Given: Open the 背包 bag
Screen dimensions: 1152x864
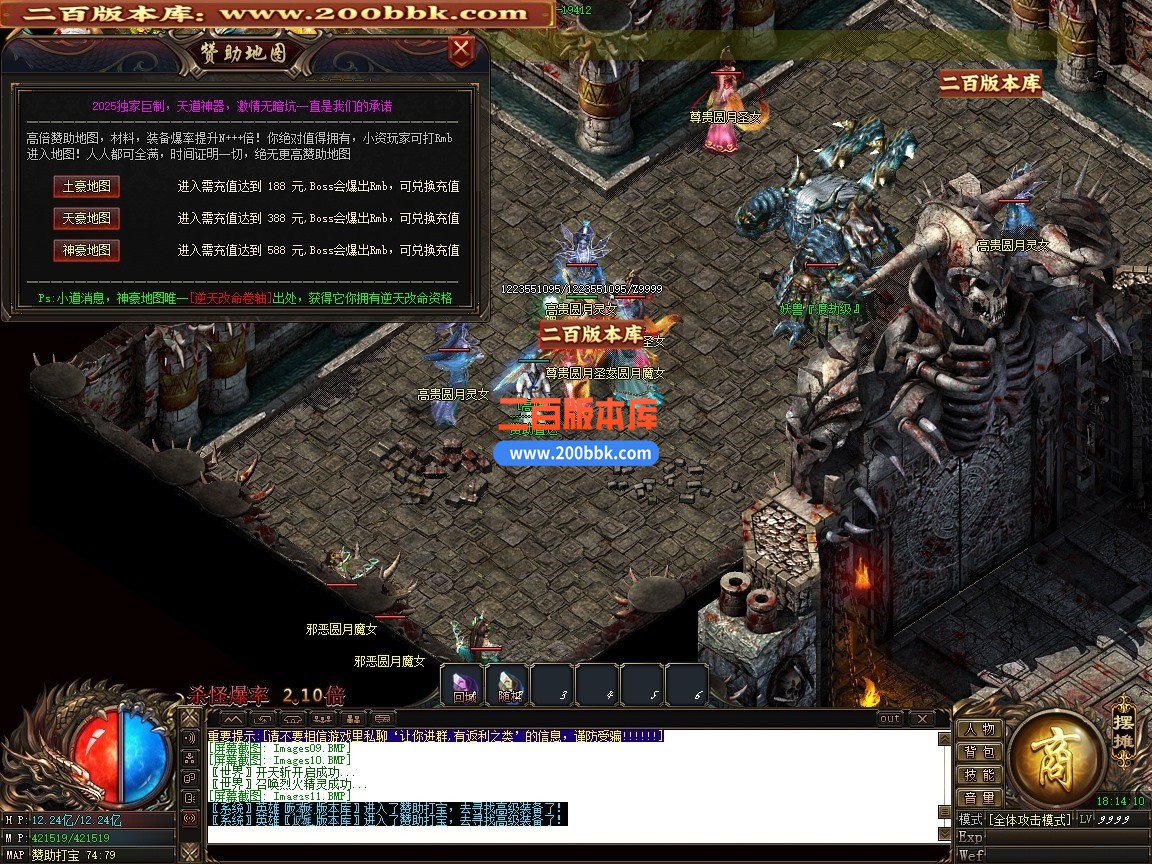Looking at the screenshot, I should click(980, 752).
